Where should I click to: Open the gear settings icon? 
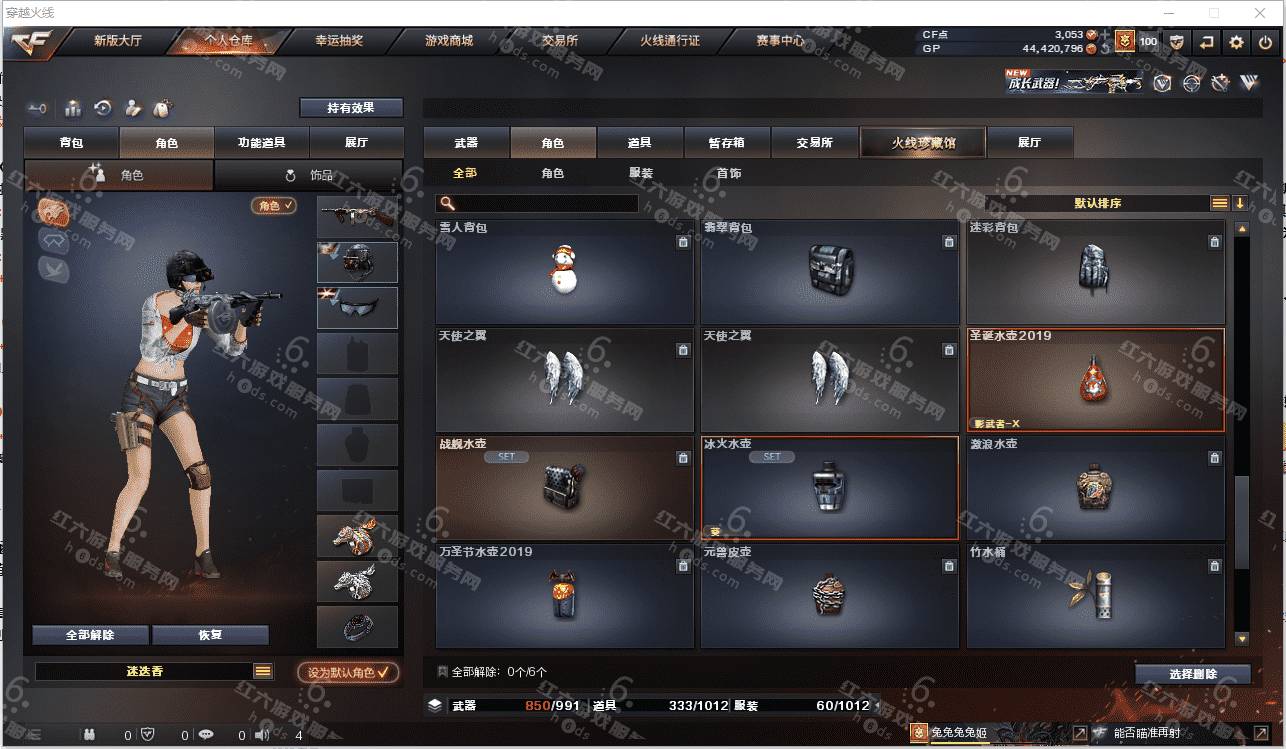(x=1237, y=42)
